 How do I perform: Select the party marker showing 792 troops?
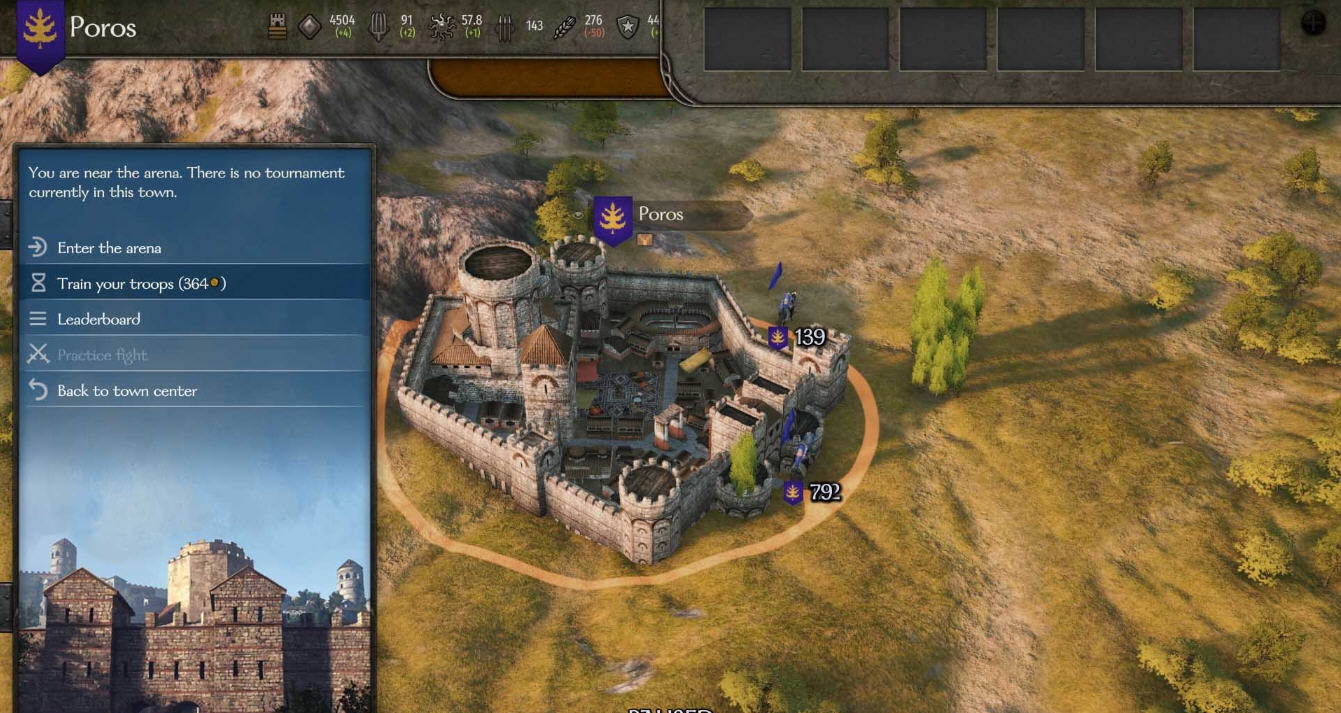coord(813,492)
